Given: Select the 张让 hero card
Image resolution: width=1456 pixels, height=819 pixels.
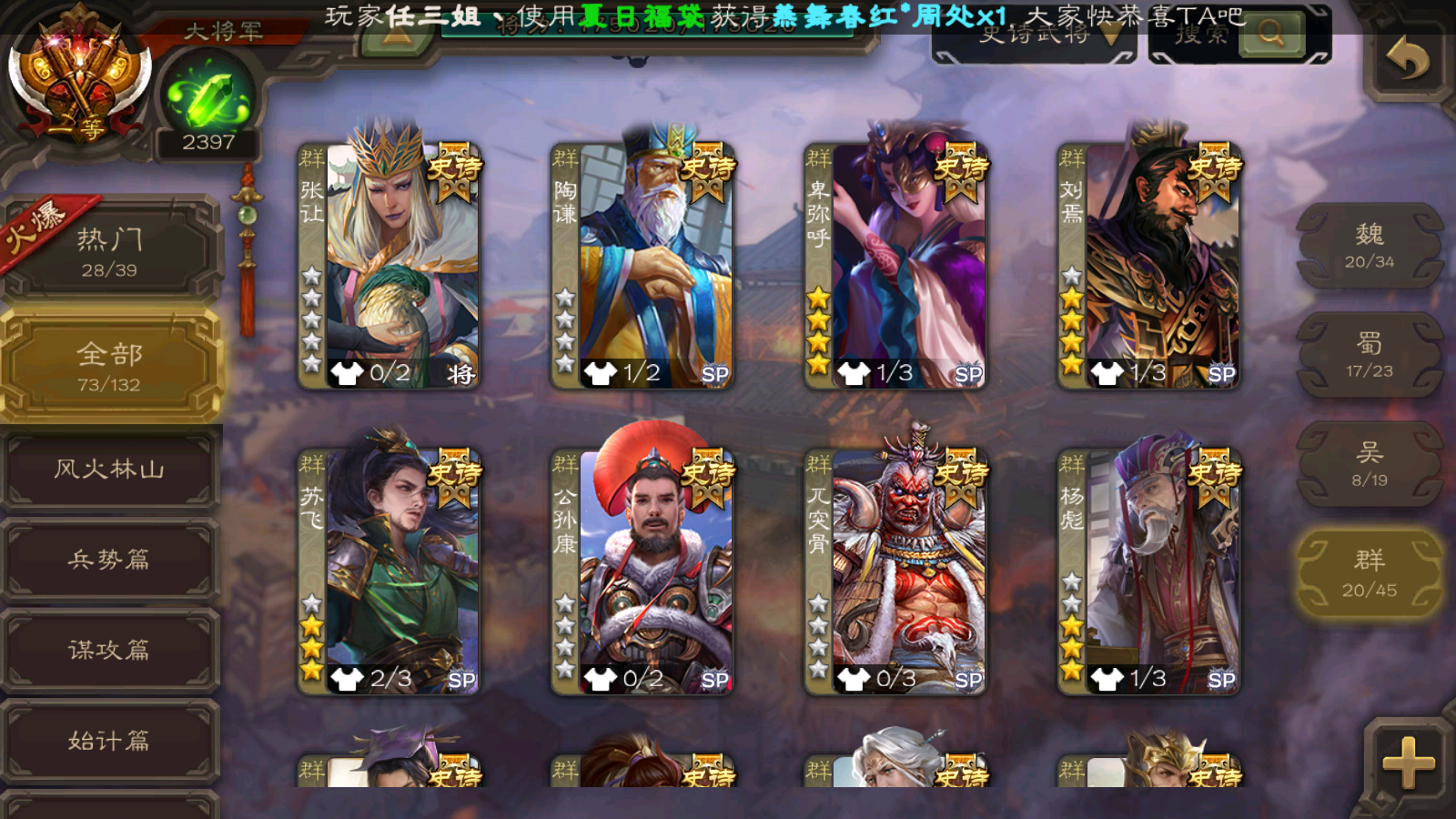Looking at the screenshot, I should (x=389, y=266).
